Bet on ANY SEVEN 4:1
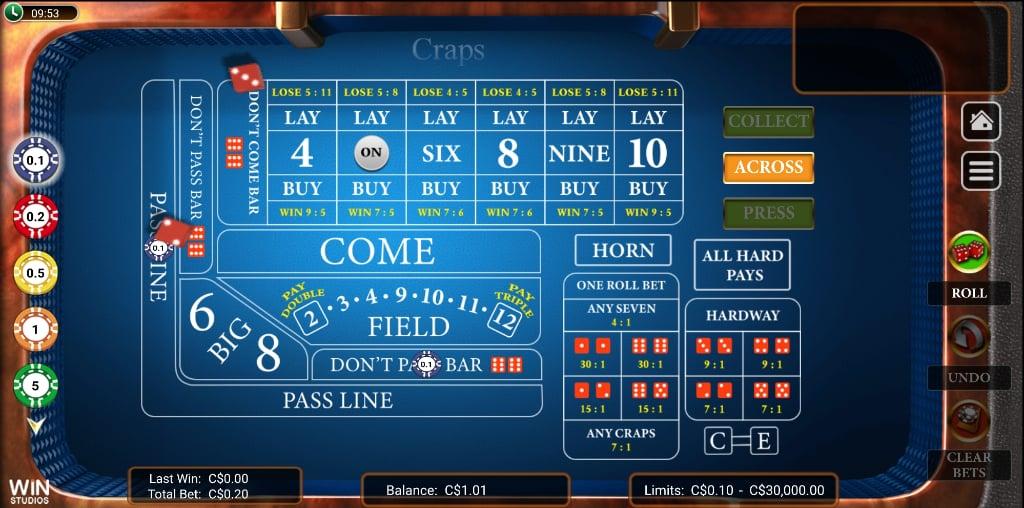The width and height of the screenshot is (1024, 508). [x=621, y=315]
